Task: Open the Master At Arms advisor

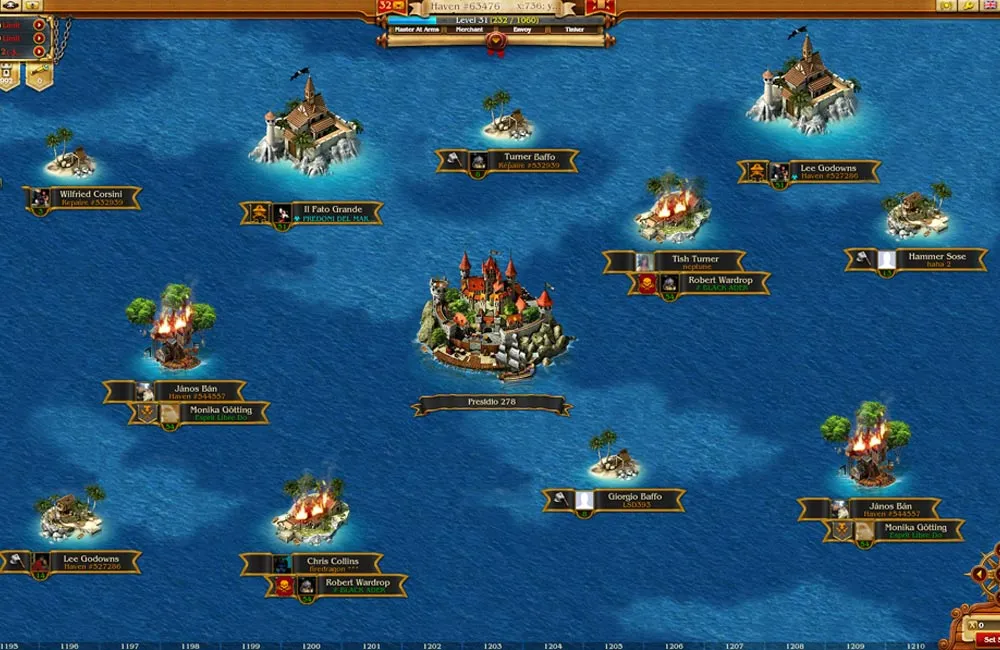Action: (417, 30)
